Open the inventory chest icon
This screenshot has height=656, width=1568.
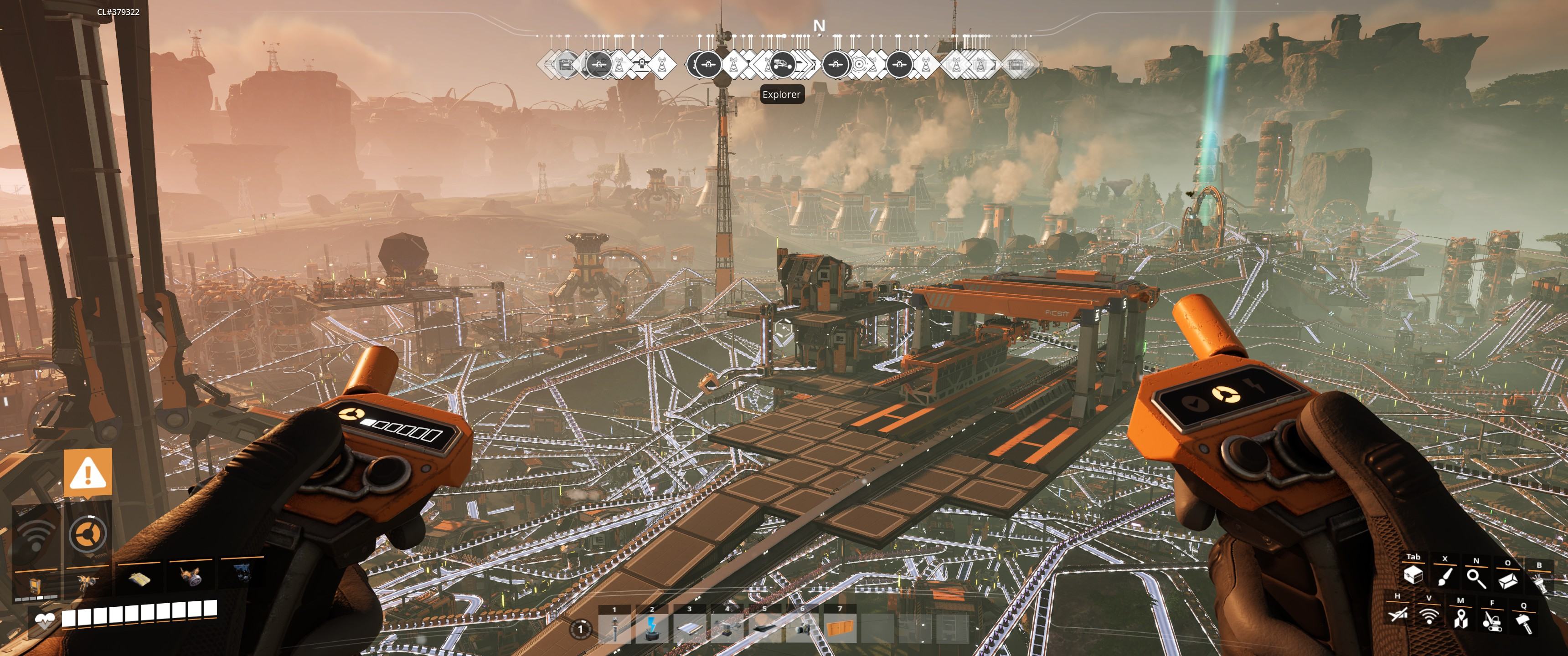[x=1413, y=575]
